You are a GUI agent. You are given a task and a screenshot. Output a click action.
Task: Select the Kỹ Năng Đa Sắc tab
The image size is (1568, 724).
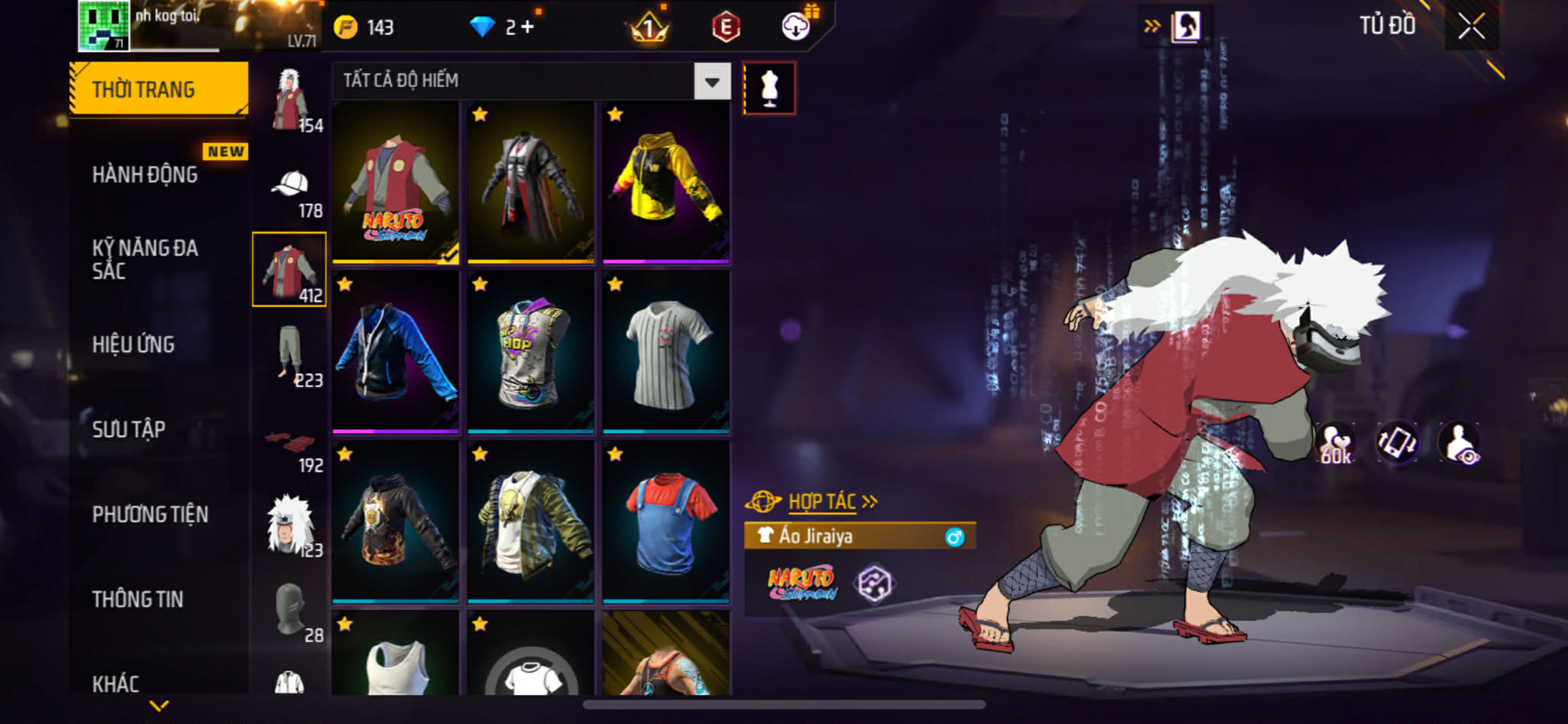[x=145, y=259]
